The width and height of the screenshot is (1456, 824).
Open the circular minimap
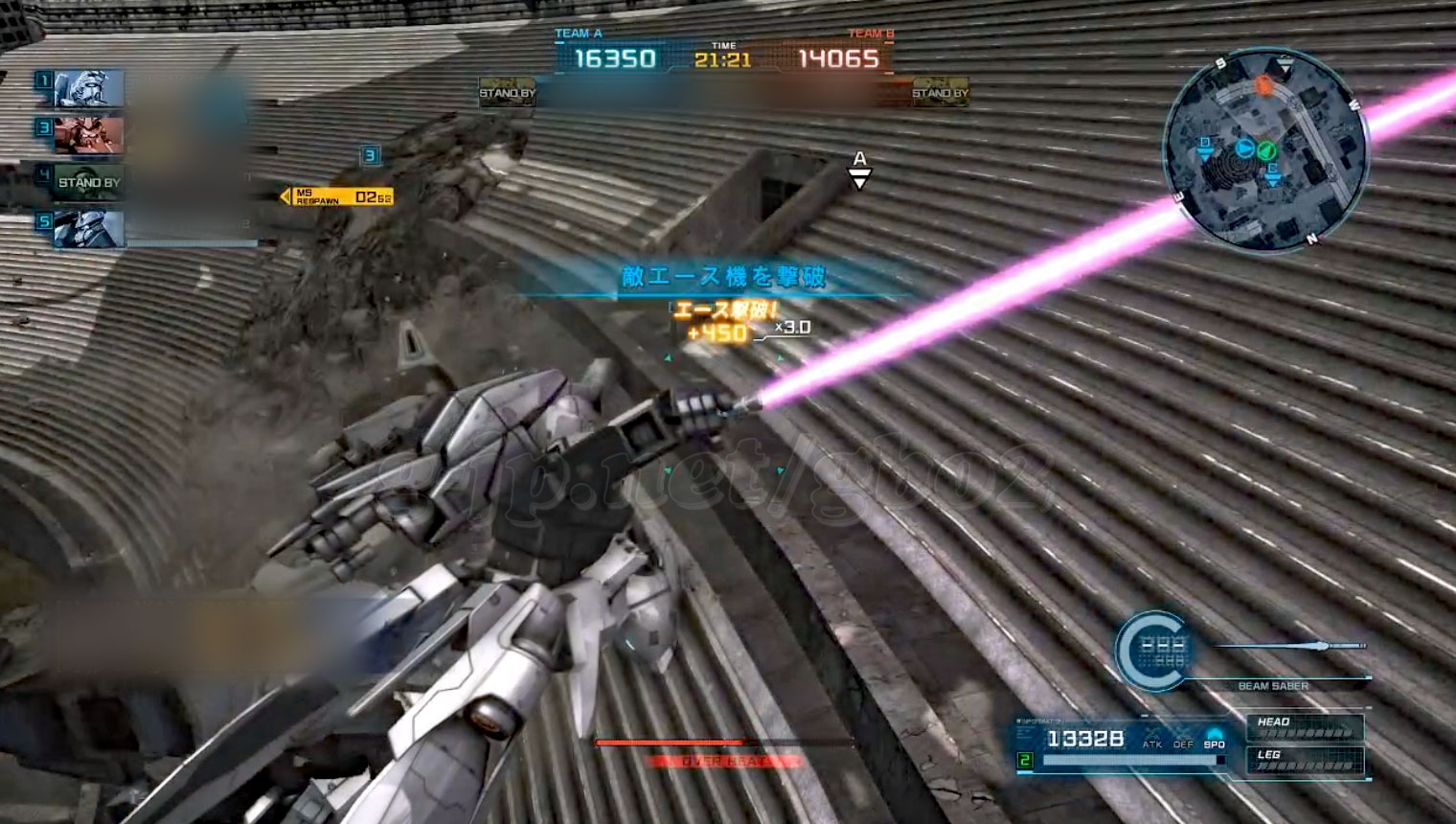[1264, 151]
